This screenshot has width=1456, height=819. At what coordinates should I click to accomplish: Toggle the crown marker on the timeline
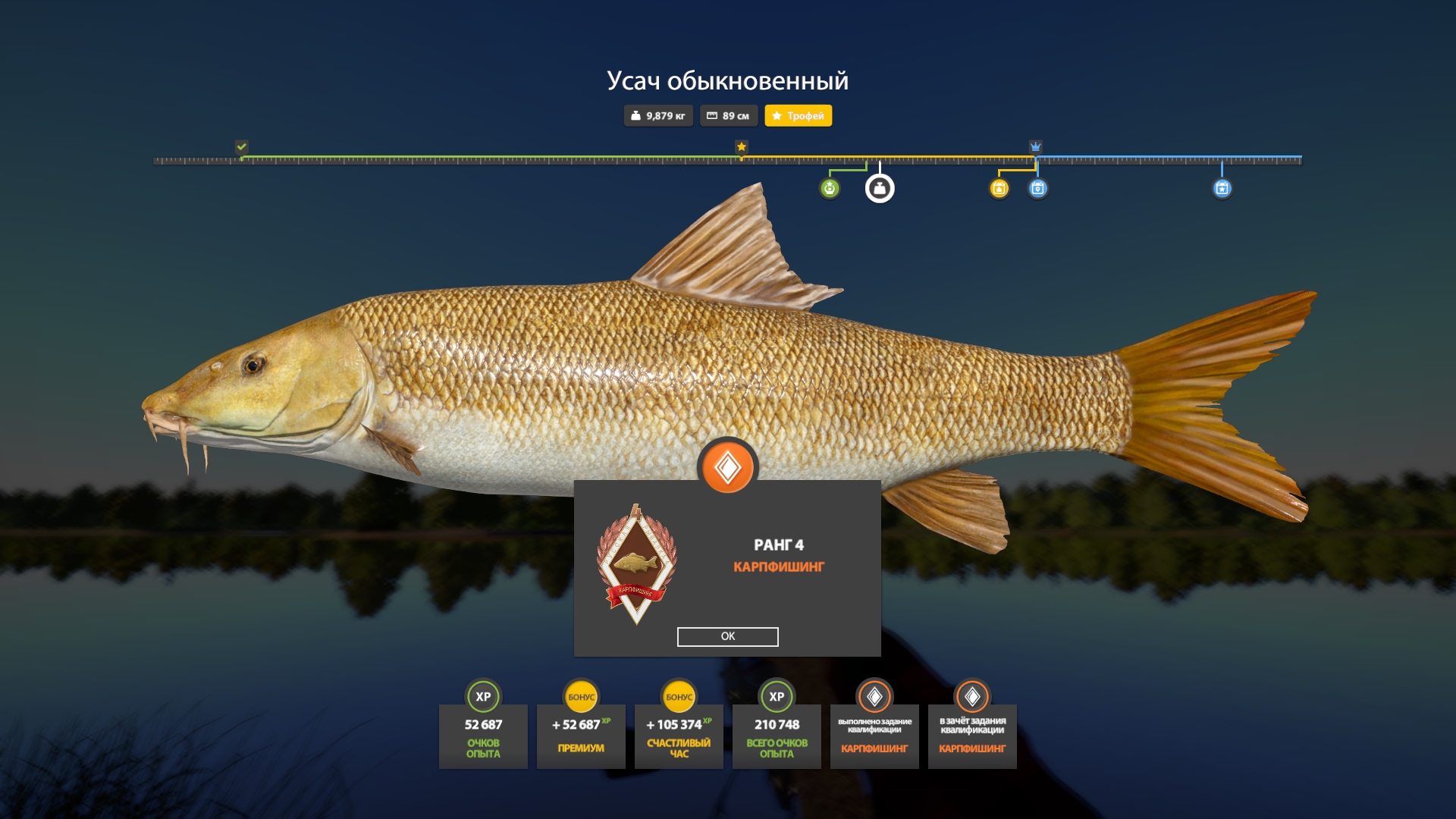[x=1036, y=145]
